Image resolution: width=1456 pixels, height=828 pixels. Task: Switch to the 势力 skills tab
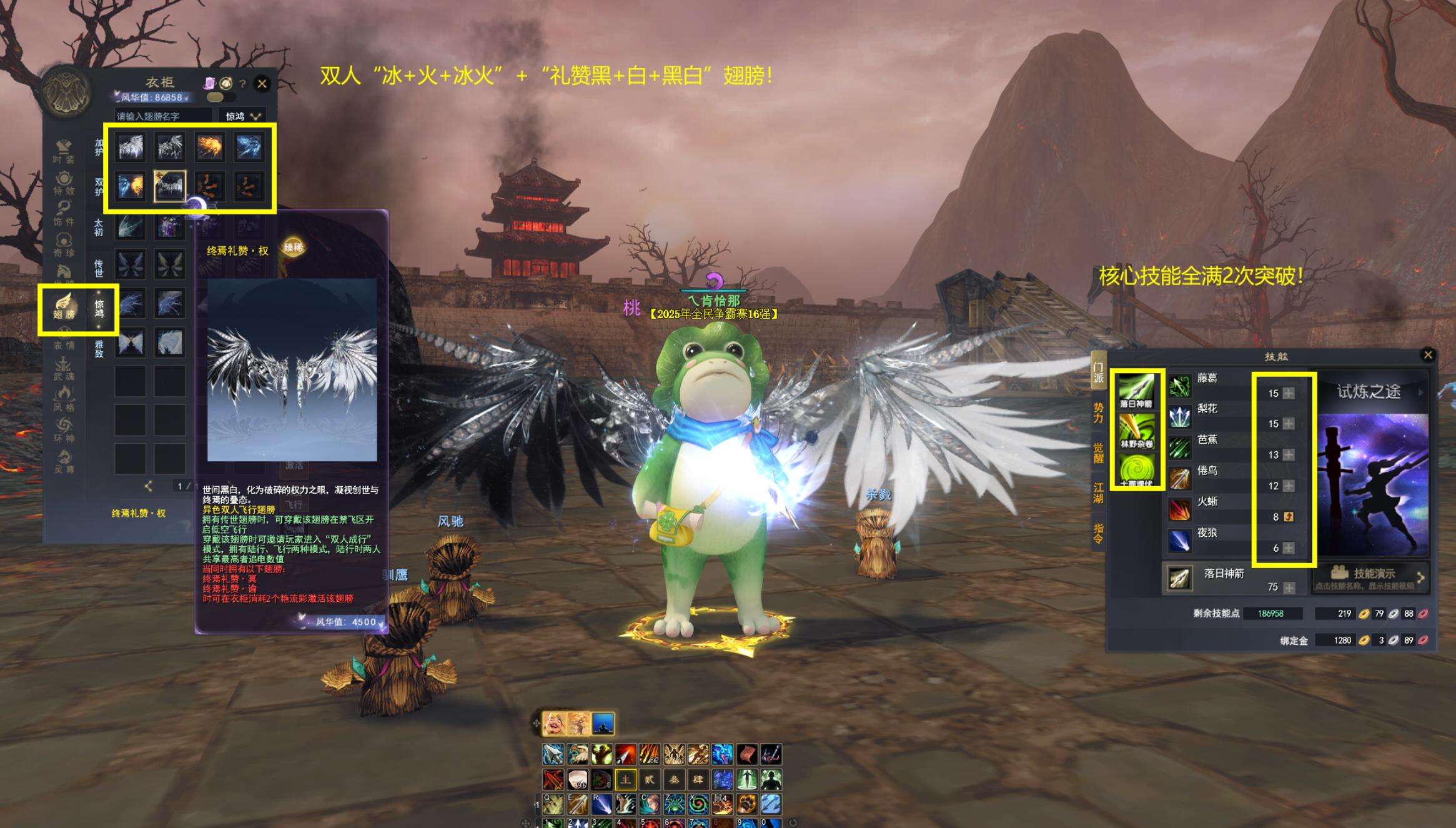1098,414
